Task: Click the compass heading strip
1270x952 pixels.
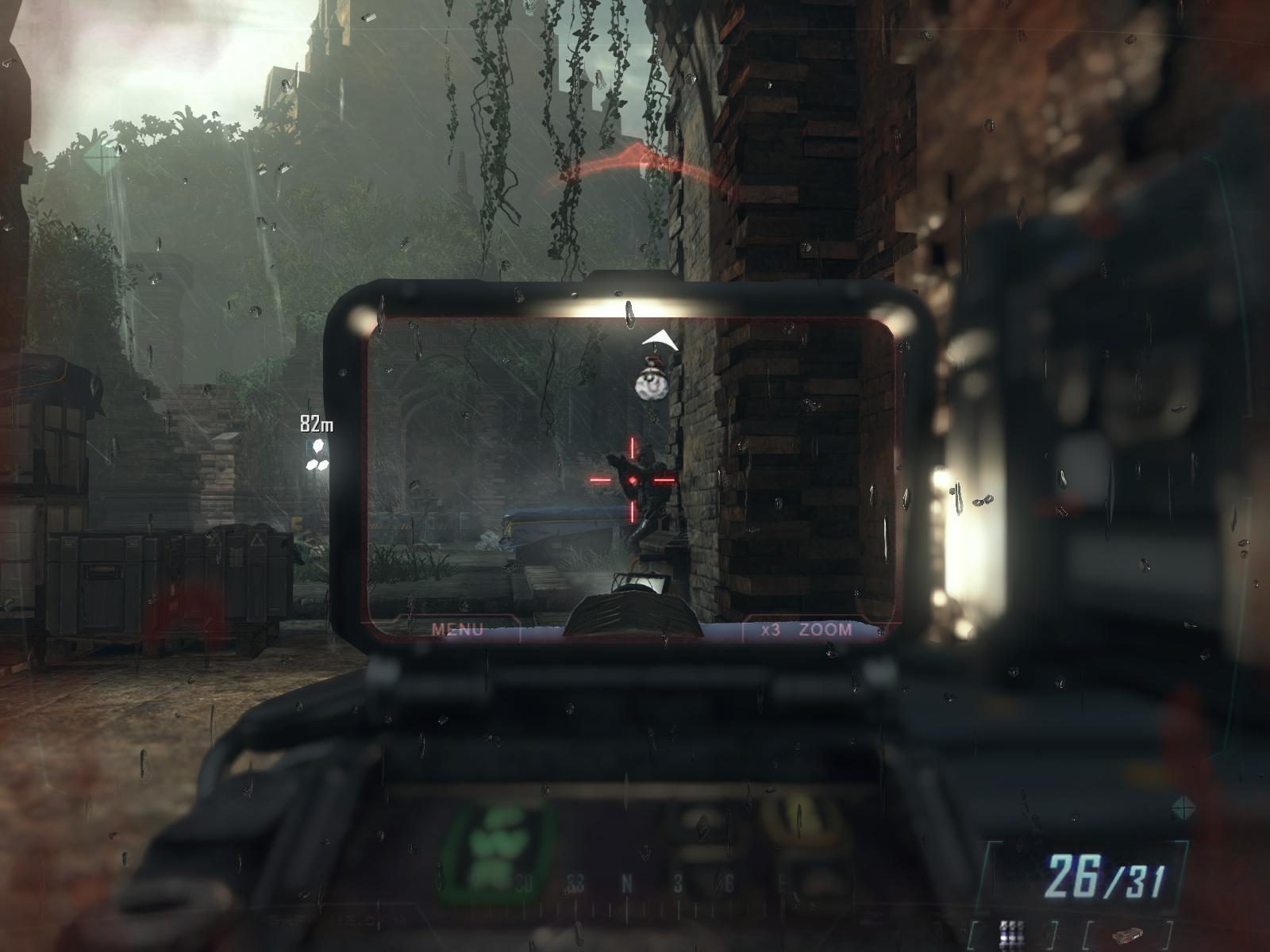Action: [x=627, y=884]
